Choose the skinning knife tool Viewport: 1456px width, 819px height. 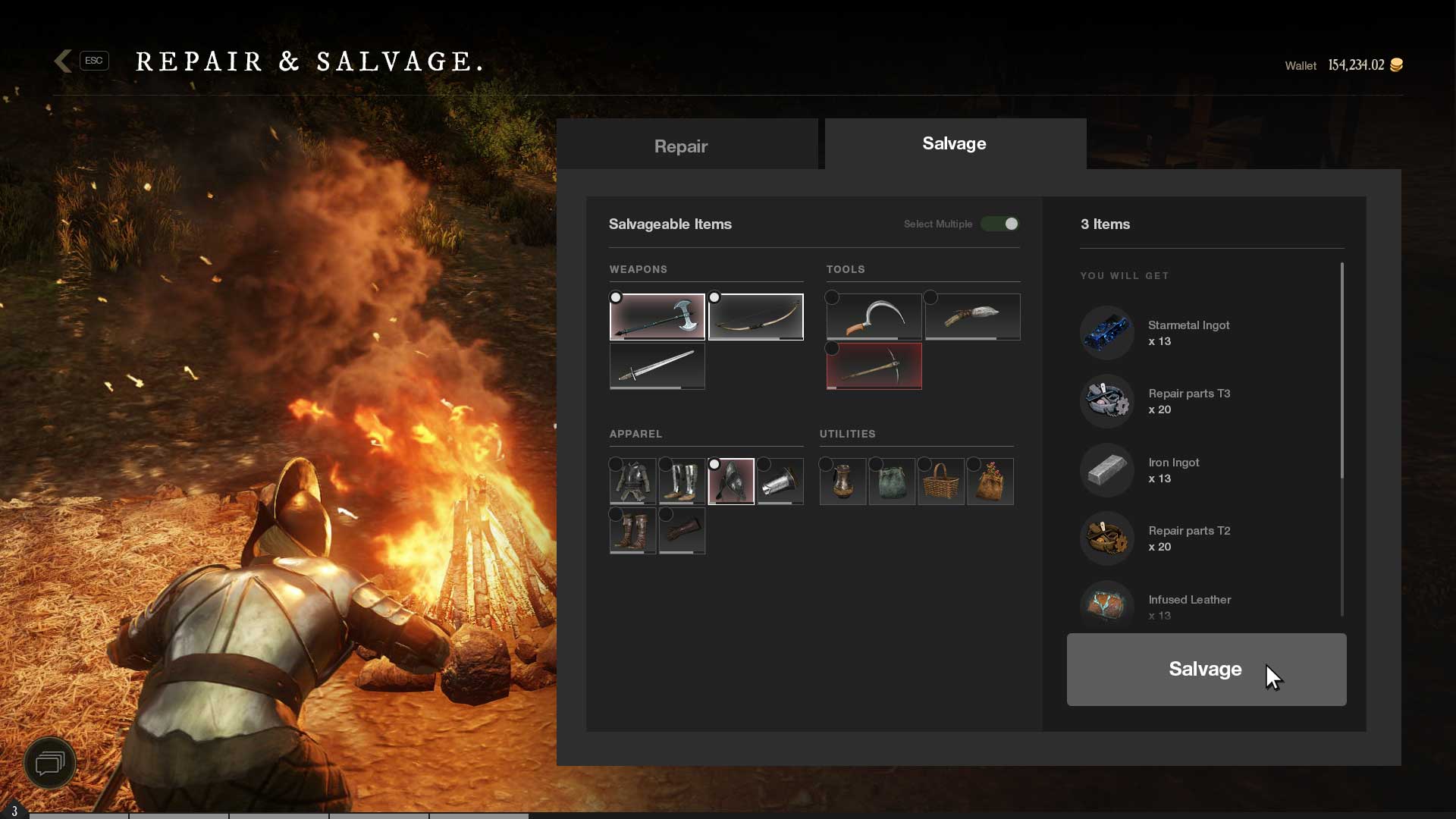pos(972,317)
